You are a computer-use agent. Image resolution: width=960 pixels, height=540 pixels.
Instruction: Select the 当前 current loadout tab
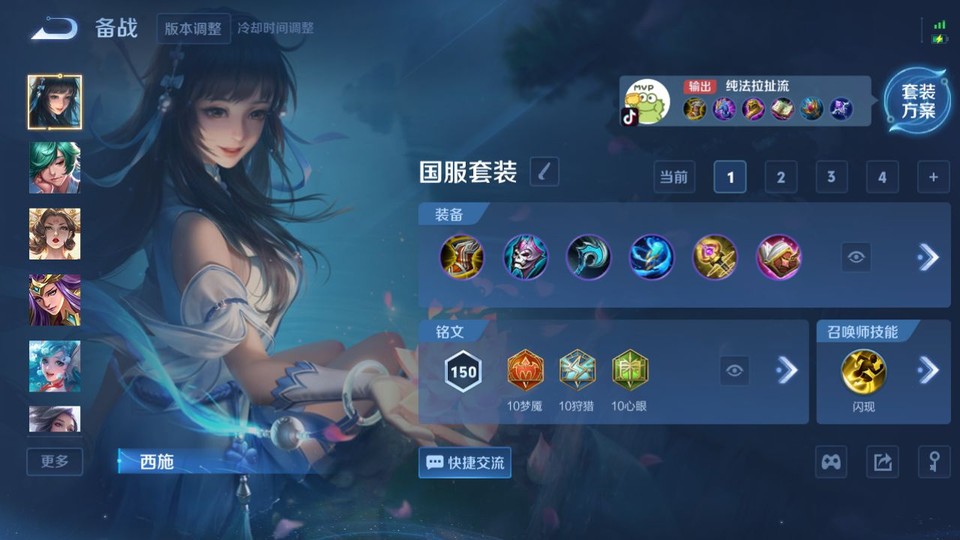coord(674,177)
